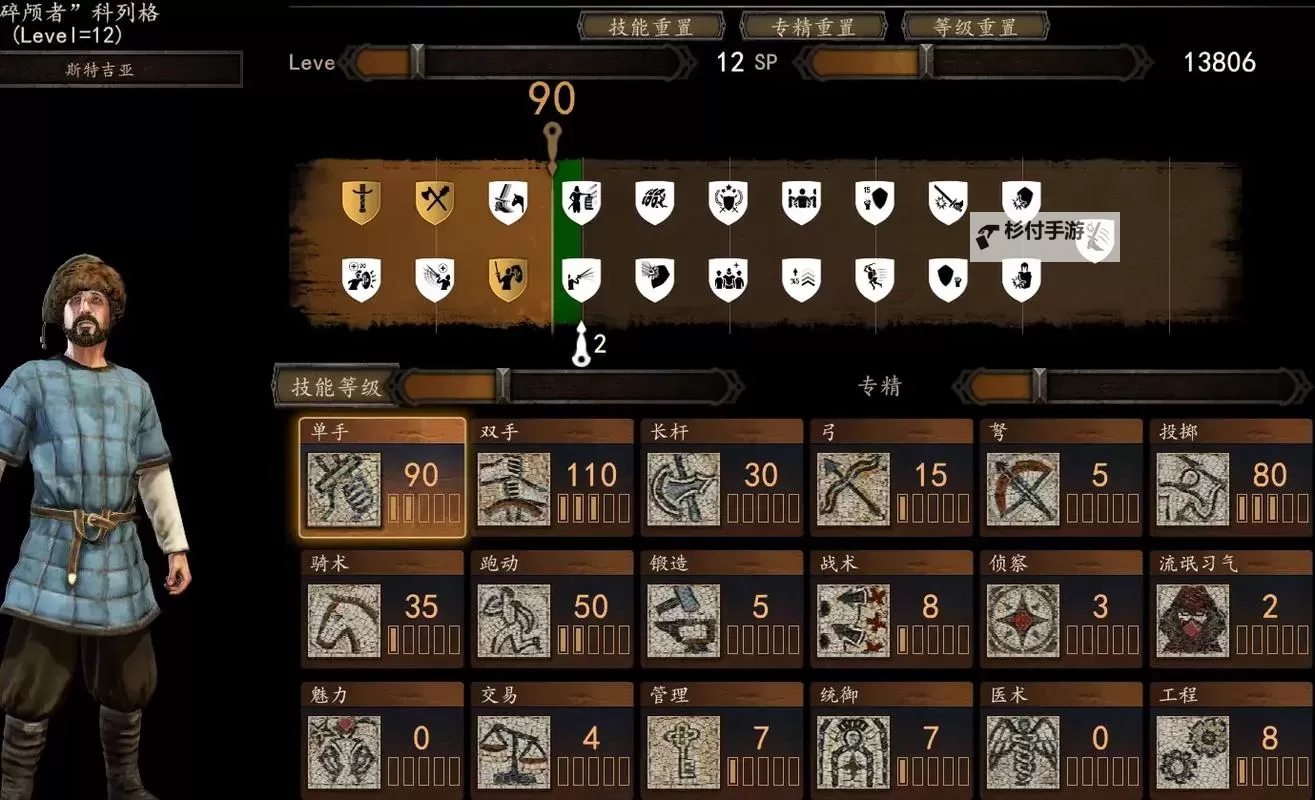Open the 流氓习气 roguery skill tile
The image size is (1315, 800).
tap(1231, 610)
